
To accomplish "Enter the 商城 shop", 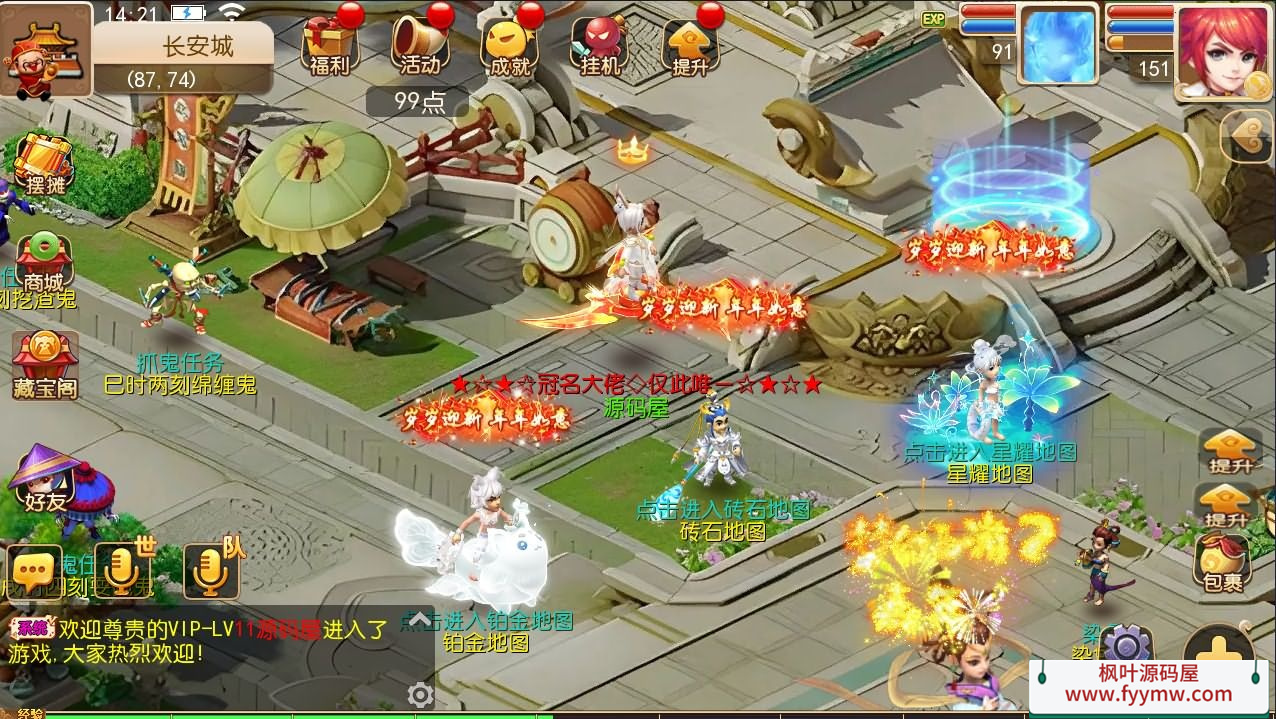I will coord(45,260).
